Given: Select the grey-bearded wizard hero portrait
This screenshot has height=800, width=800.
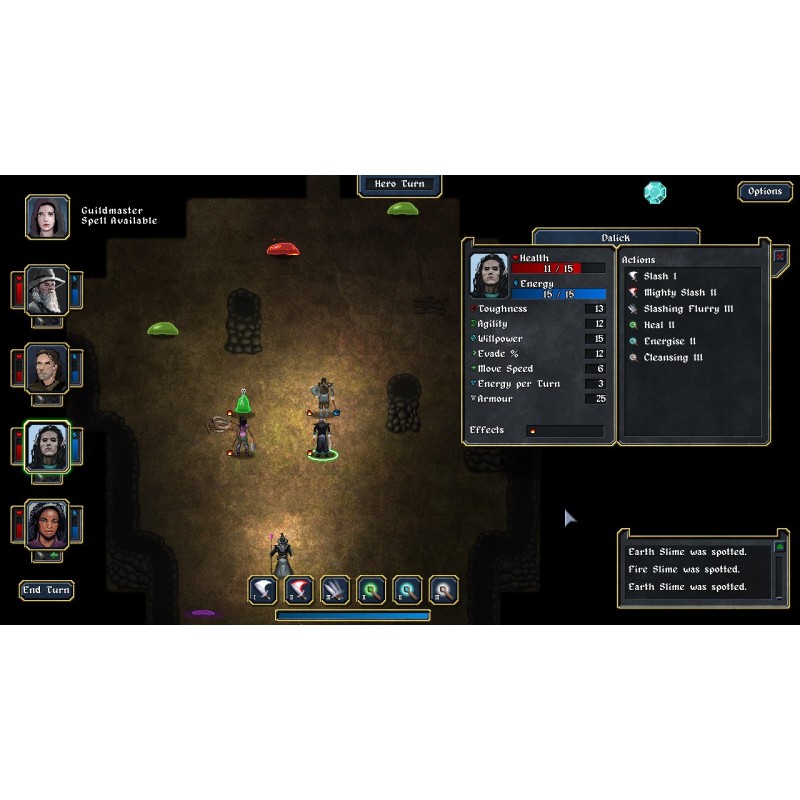Looking at the screenshot, I should coord(47,290).
